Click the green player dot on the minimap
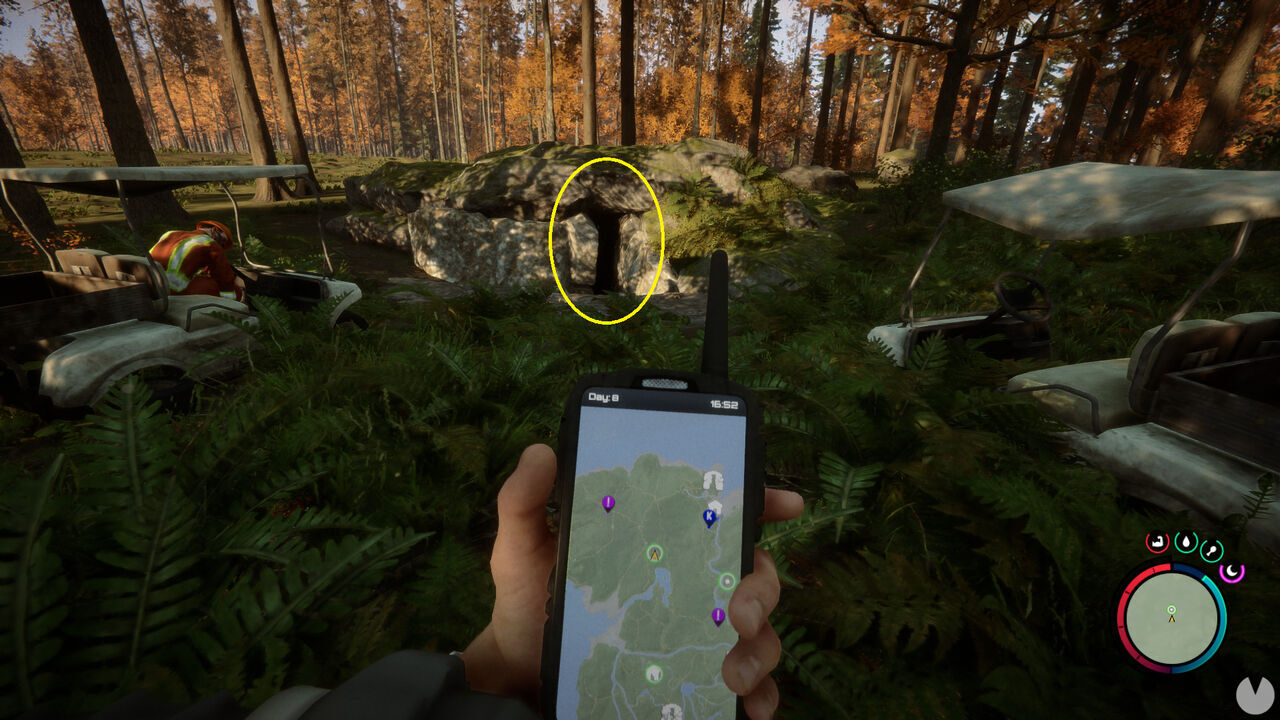1280x720 pixels. coord(1172,610)
